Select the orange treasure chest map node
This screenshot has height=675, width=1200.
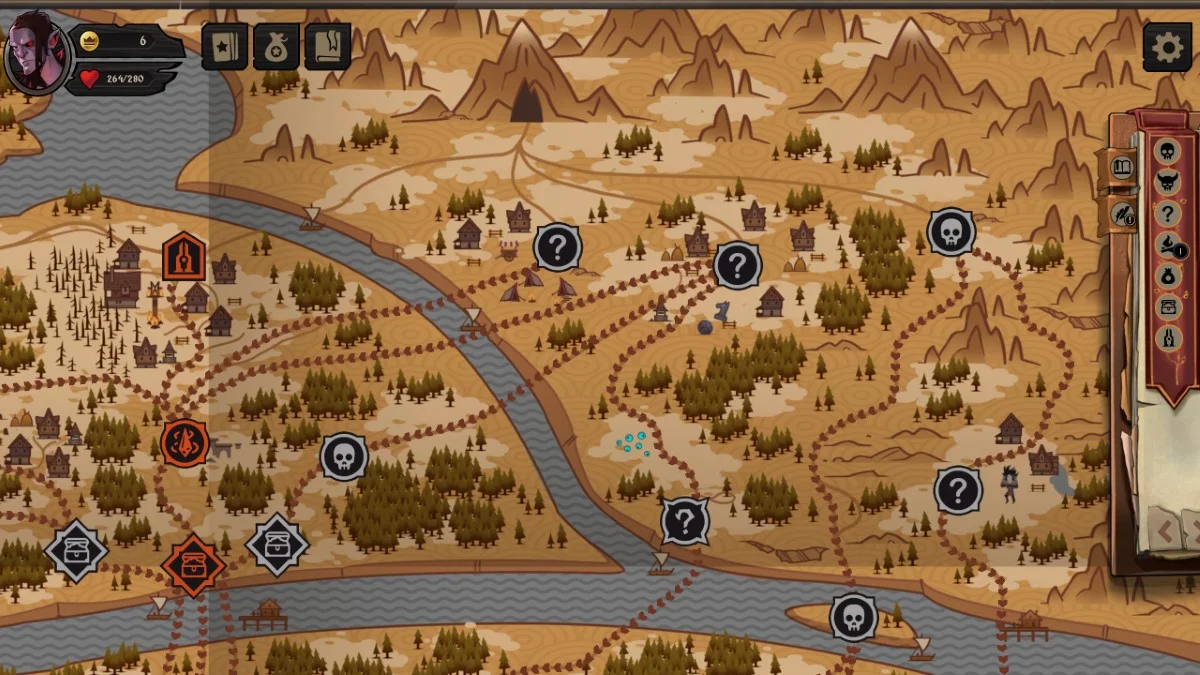click(193, 565)
